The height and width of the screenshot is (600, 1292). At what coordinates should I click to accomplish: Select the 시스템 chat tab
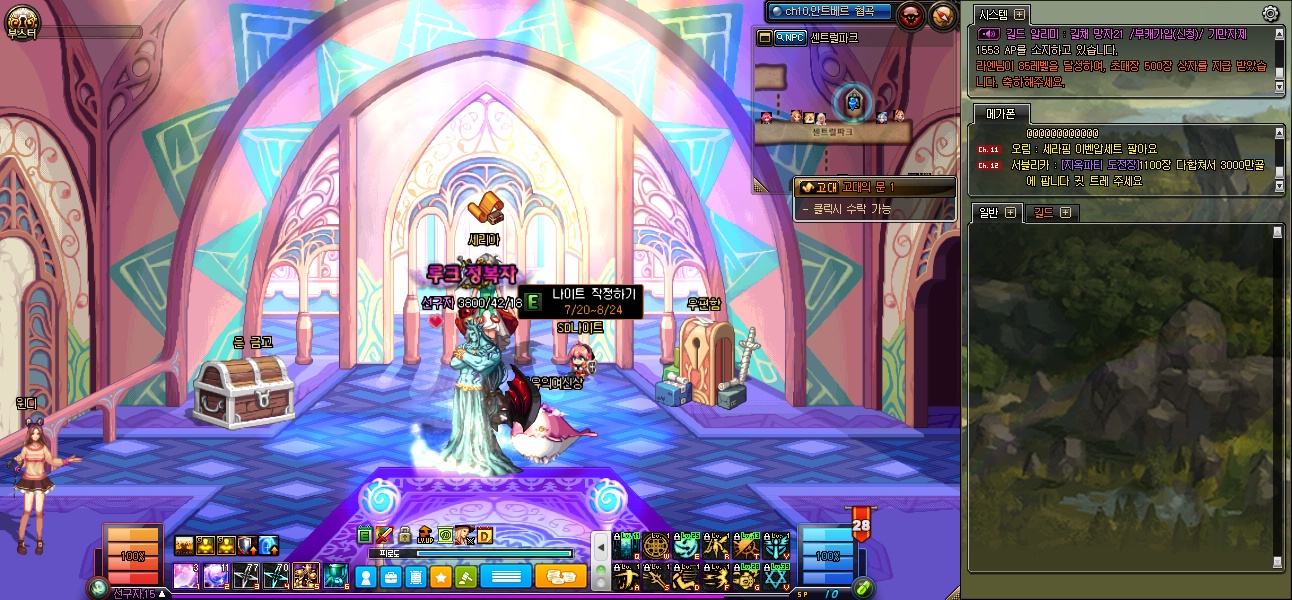point(996,14)
